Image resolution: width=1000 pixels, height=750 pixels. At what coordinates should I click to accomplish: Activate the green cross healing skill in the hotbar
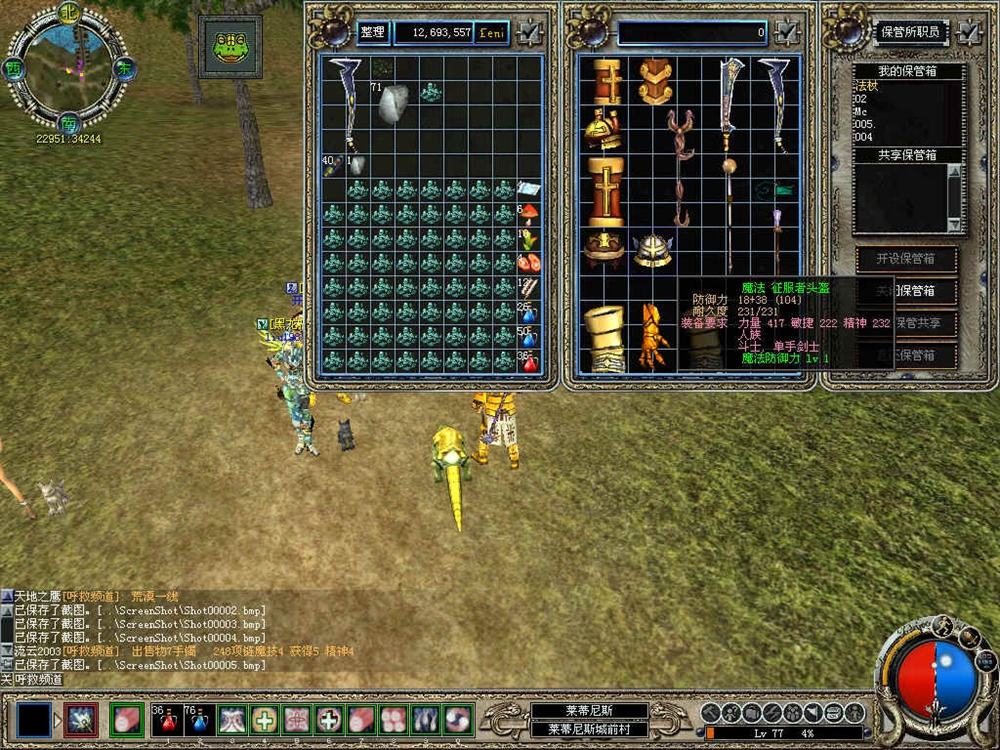click(x=265, y=718)
